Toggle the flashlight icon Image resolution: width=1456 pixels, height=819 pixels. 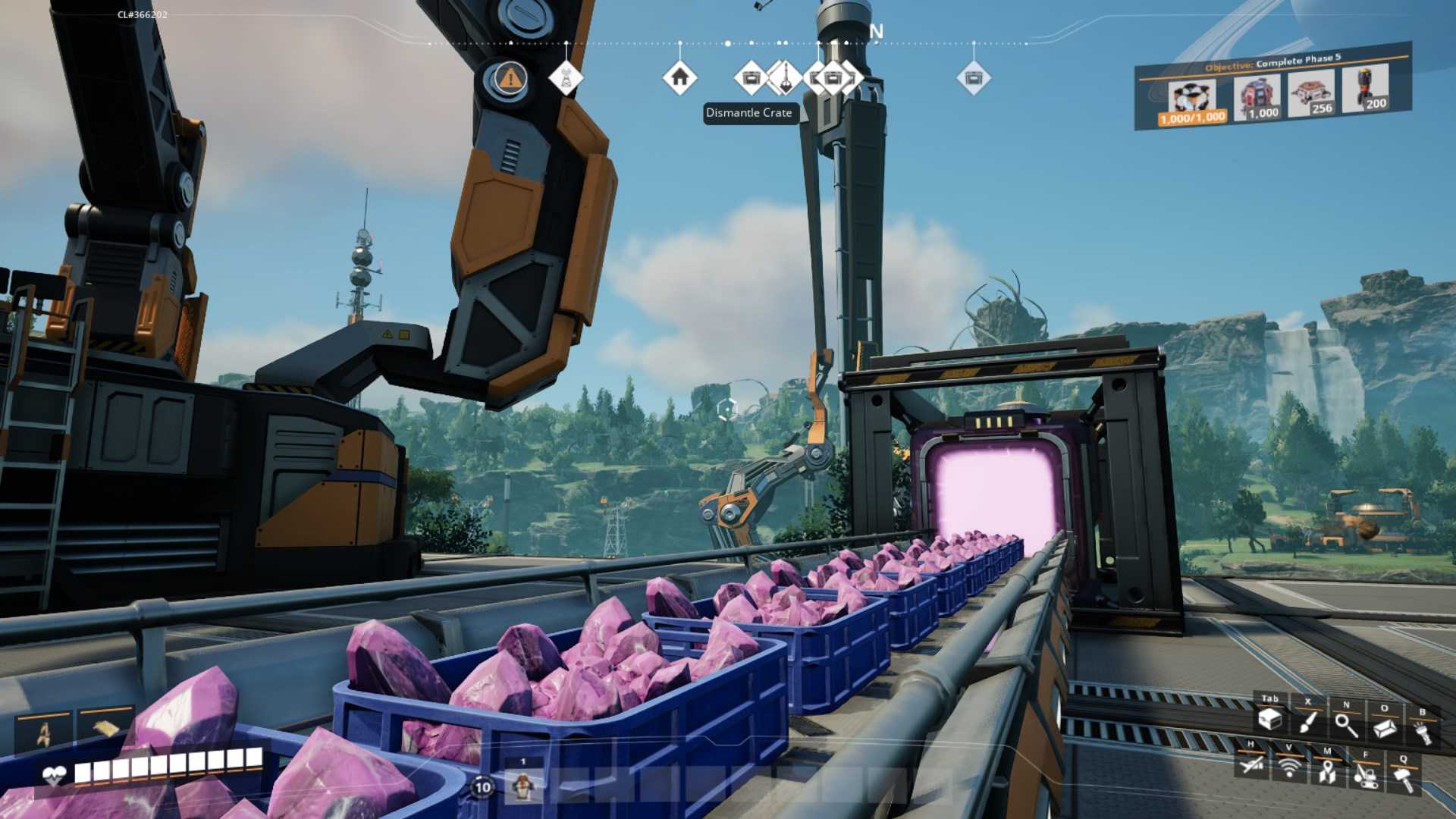click(1422, 733)
